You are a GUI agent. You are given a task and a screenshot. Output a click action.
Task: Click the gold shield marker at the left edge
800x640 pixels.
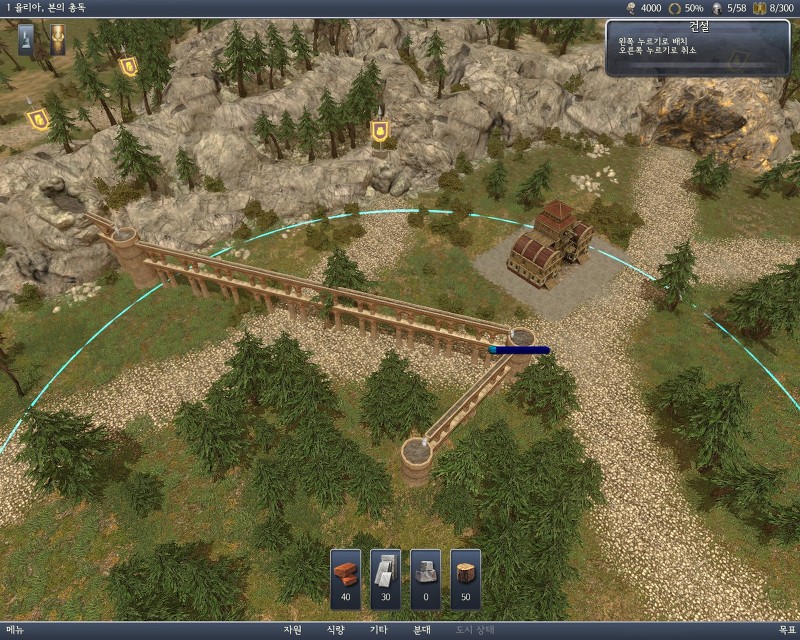coord(38,120)
